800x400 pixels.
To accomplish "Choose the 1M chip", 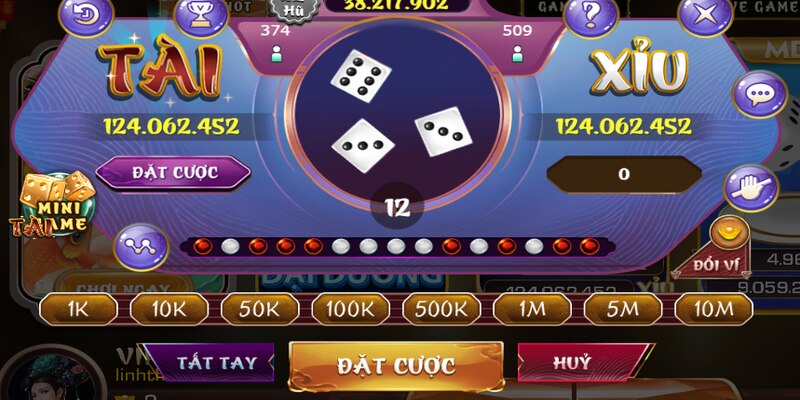I will pyautogui.click(x=532, y=310).
